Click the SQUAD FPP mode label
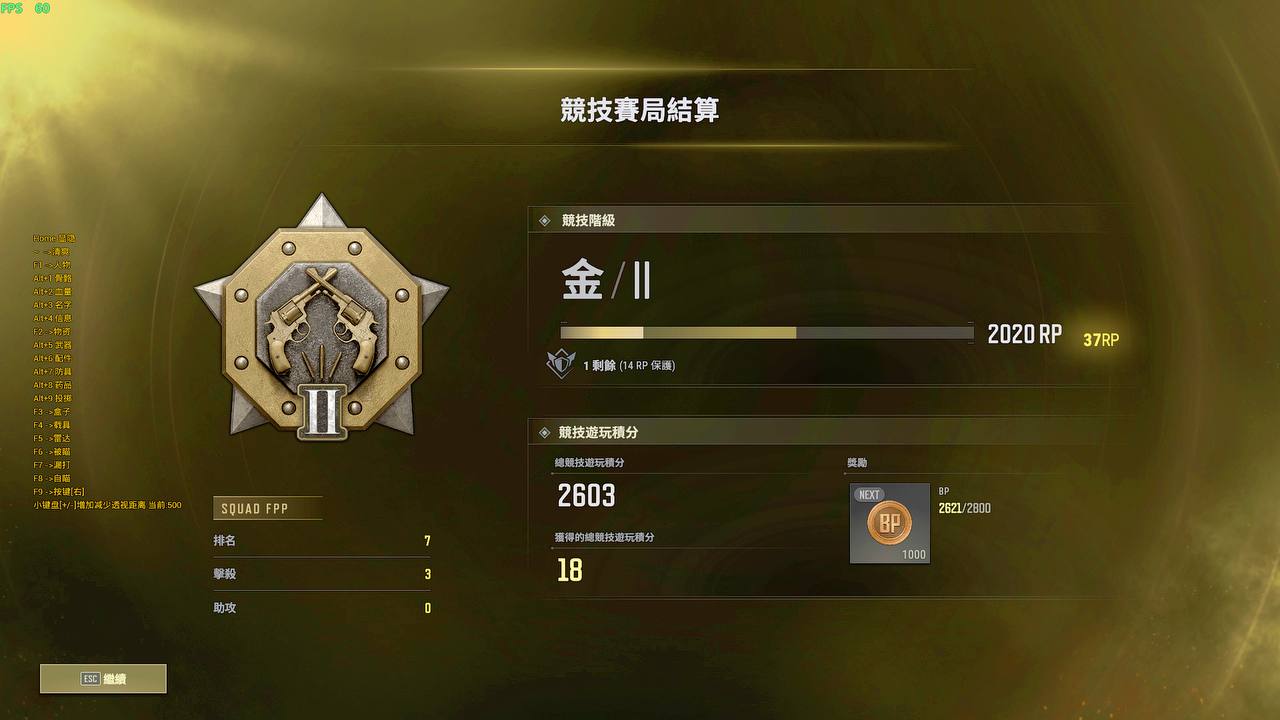The width and height of the screenshot is (1280, 720). [x=265, y=508]
